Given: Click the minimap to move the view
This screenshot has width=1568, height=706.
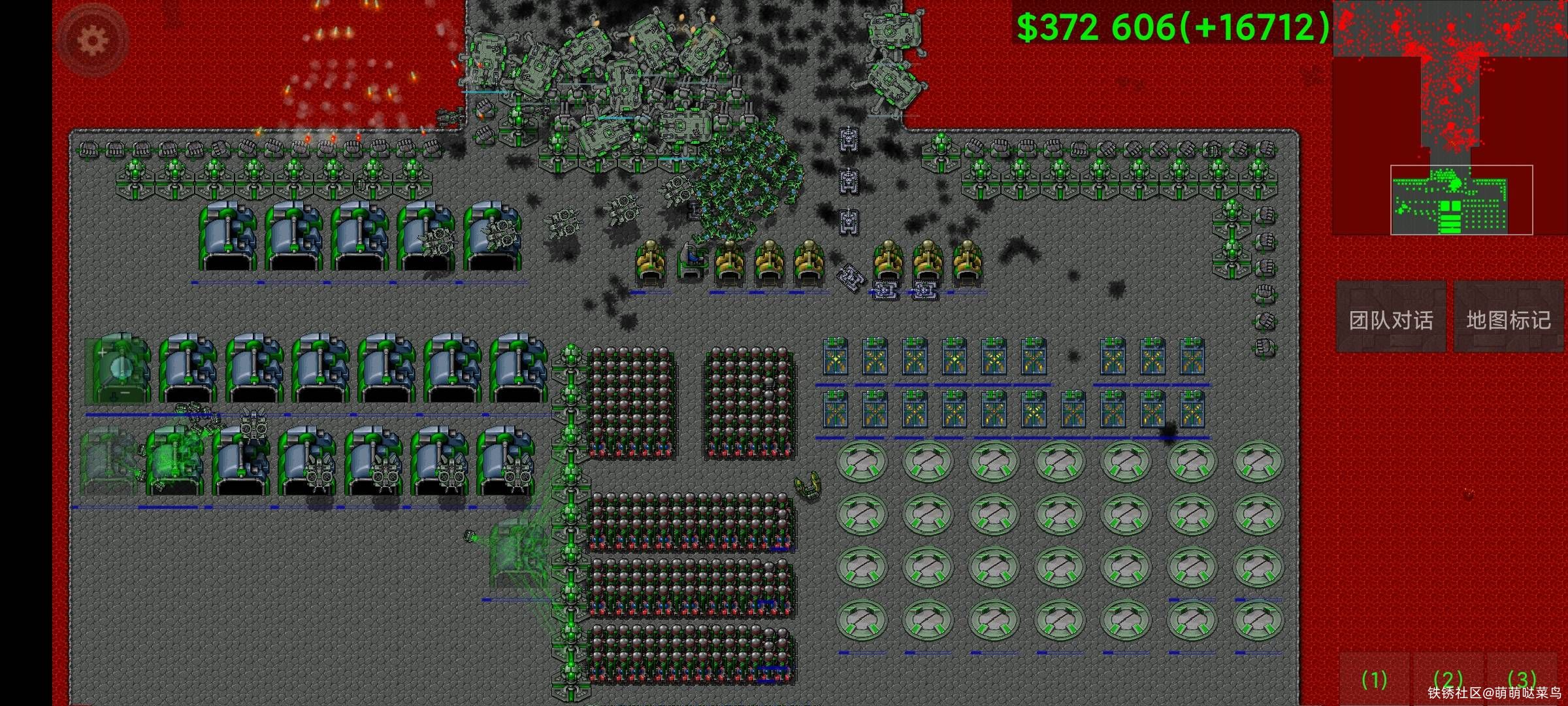Looking at the screenshot, I should (1449, 118).
